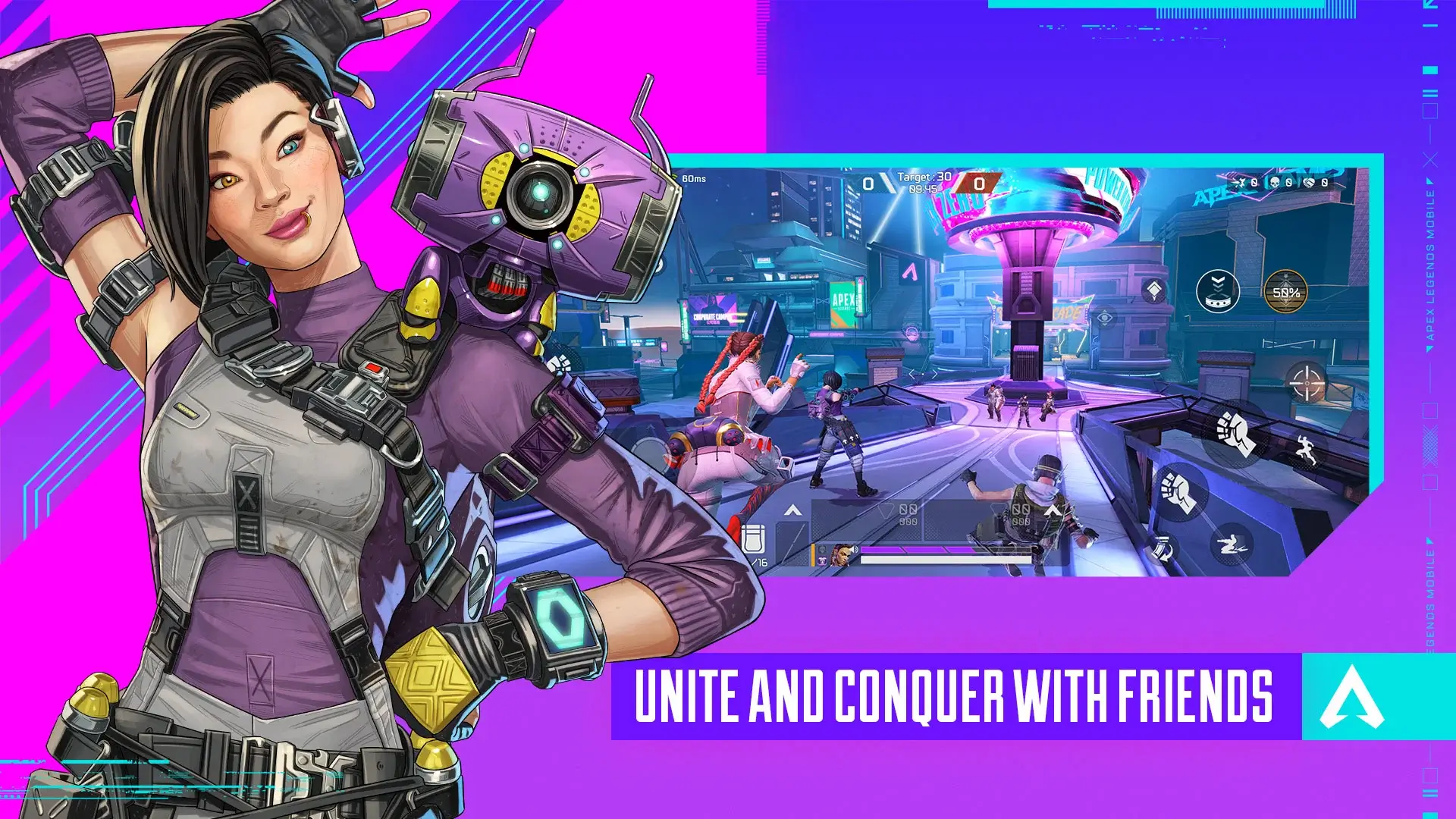Viewport: 1456px width, 819px height.
Task: Tap the diamond ping marker icon
Action: [x=1154, y=290]
